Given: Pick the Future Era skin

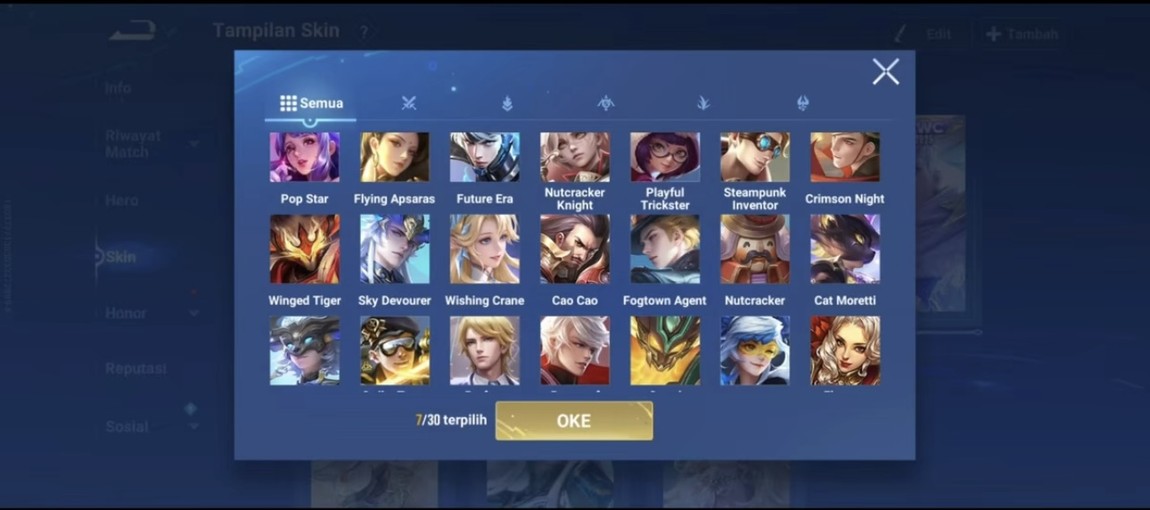Looking at the screenshot, I should pos(484,158).
